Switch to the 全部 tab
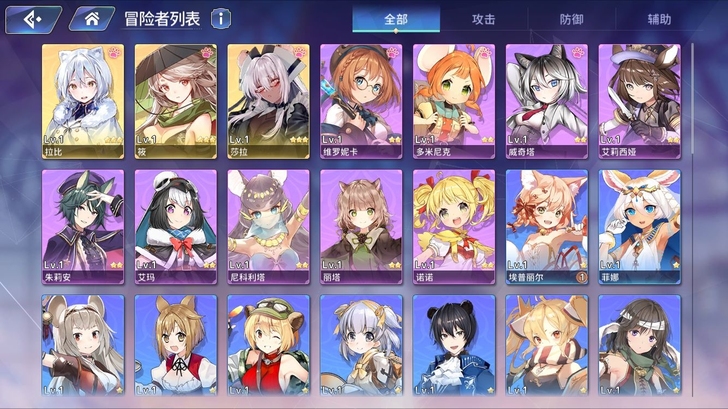The image size is (728, 409). pyautogui.click(x=396, y=19)
